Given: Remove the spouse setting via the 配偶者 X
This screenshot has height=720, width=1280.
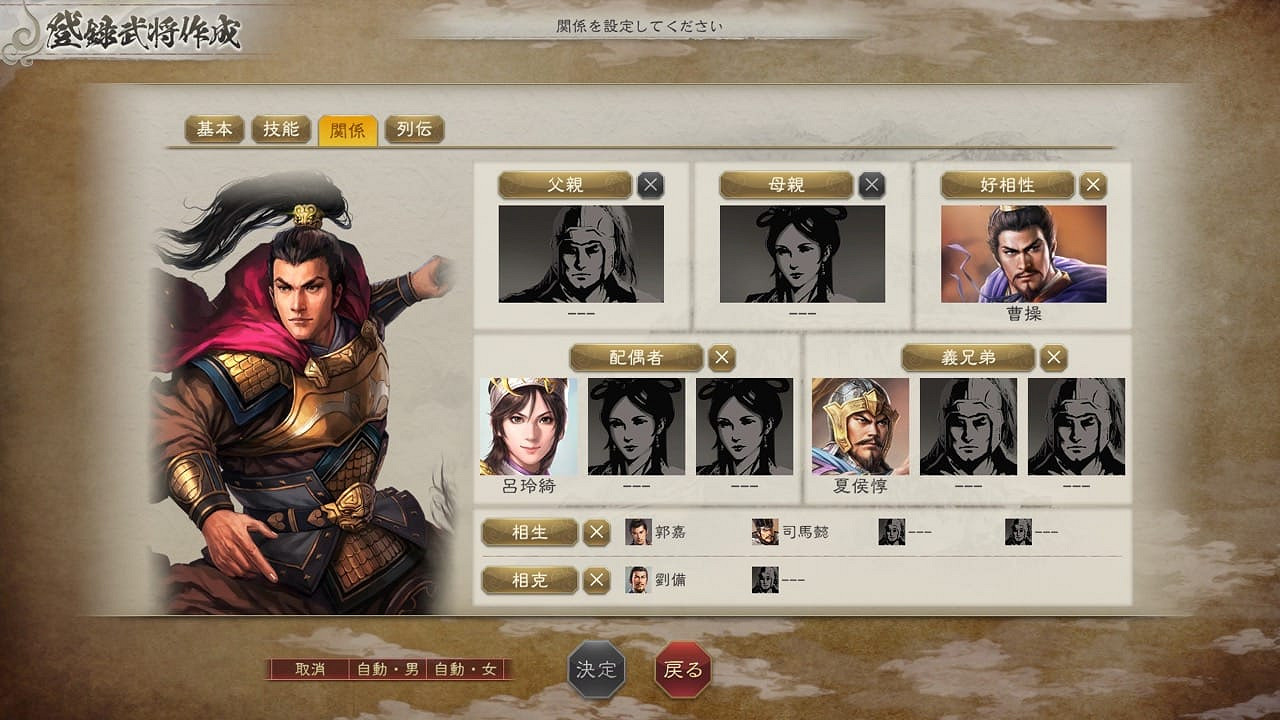Looking at the screenshot, I should coord(720,357).
